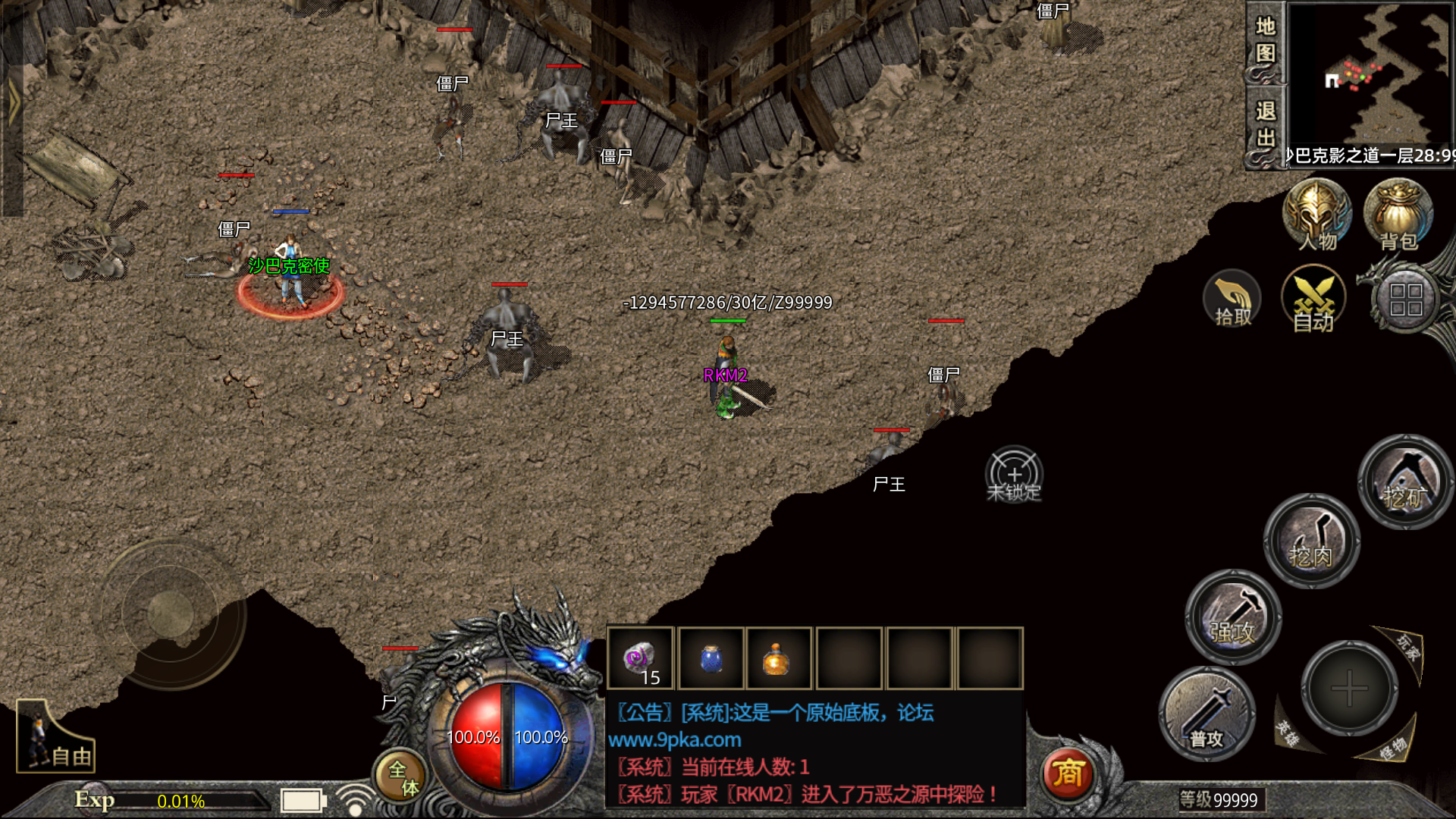The image size is (1456, 819).
Task: Open the 商 shop button
Action: [x=1068, y=773]
